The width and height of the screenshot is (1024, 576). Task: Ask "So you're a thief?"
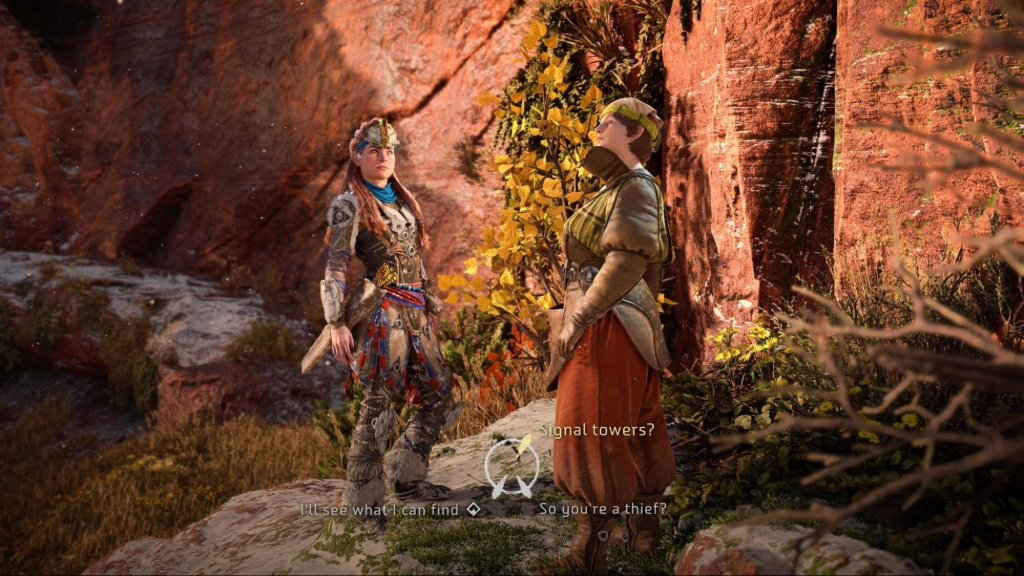pyautogui.click(x=602, y=509)
